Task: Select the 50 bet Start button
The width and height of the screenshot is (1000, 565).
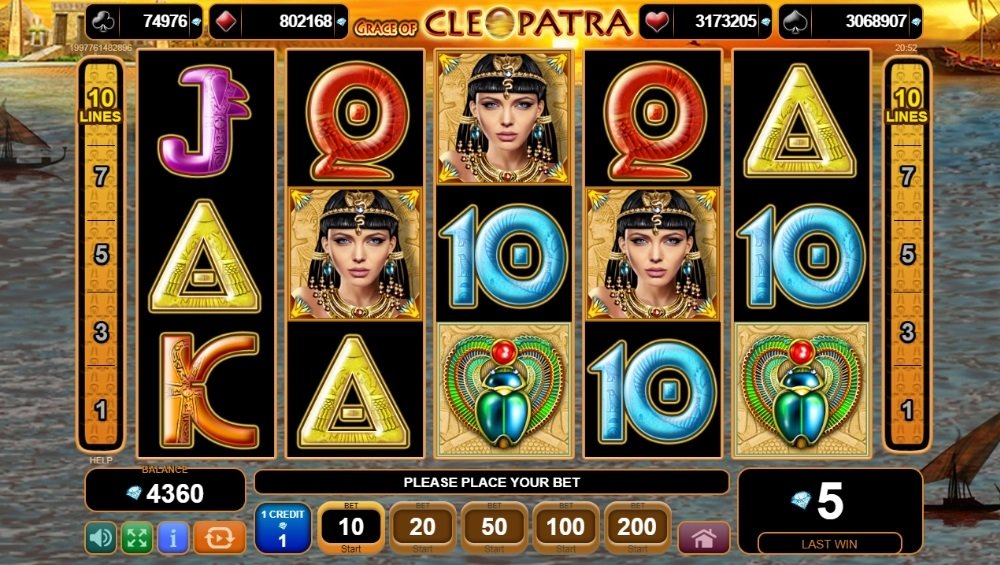Action: 495,528
